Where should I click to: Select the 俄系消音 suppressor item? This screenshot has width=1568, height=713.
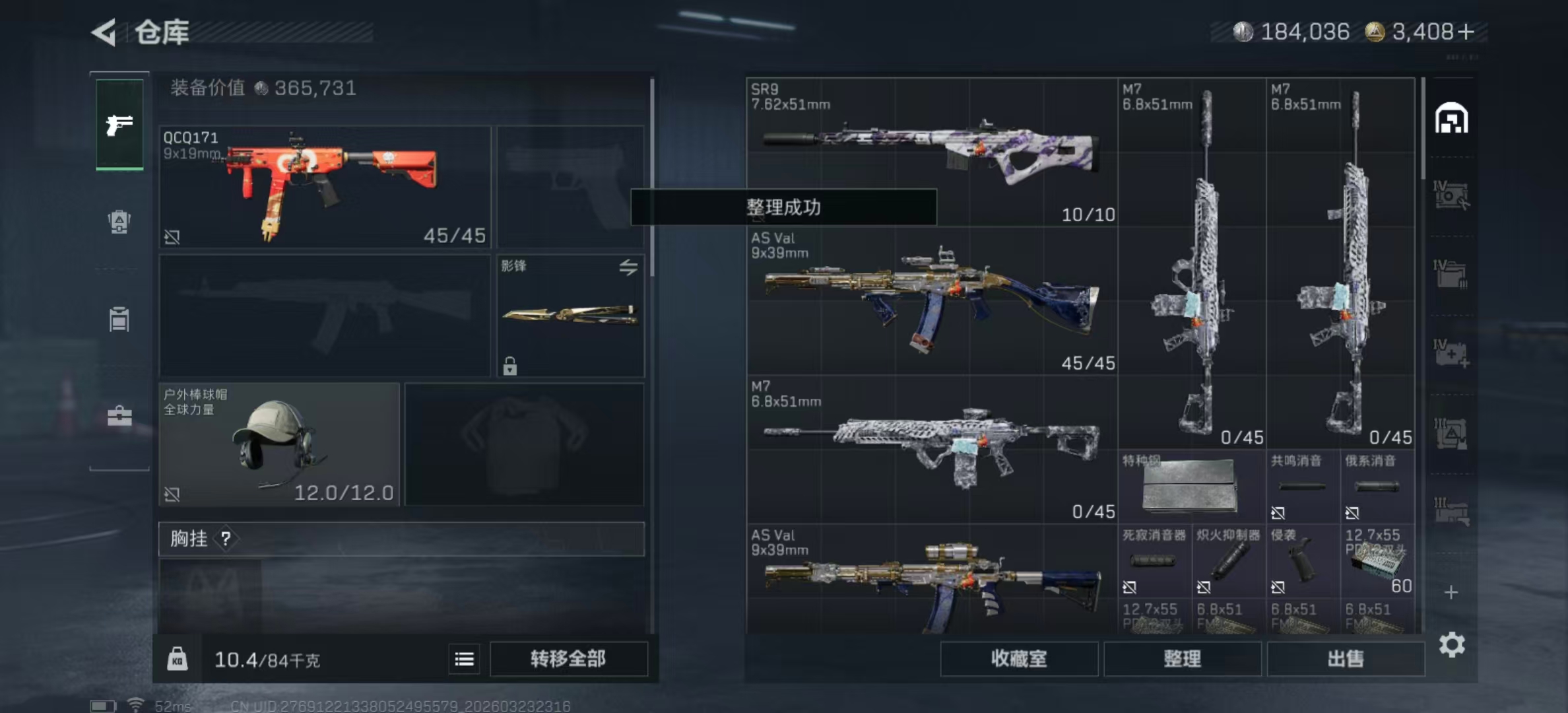pyautogui.click(x=1377, y=487)
